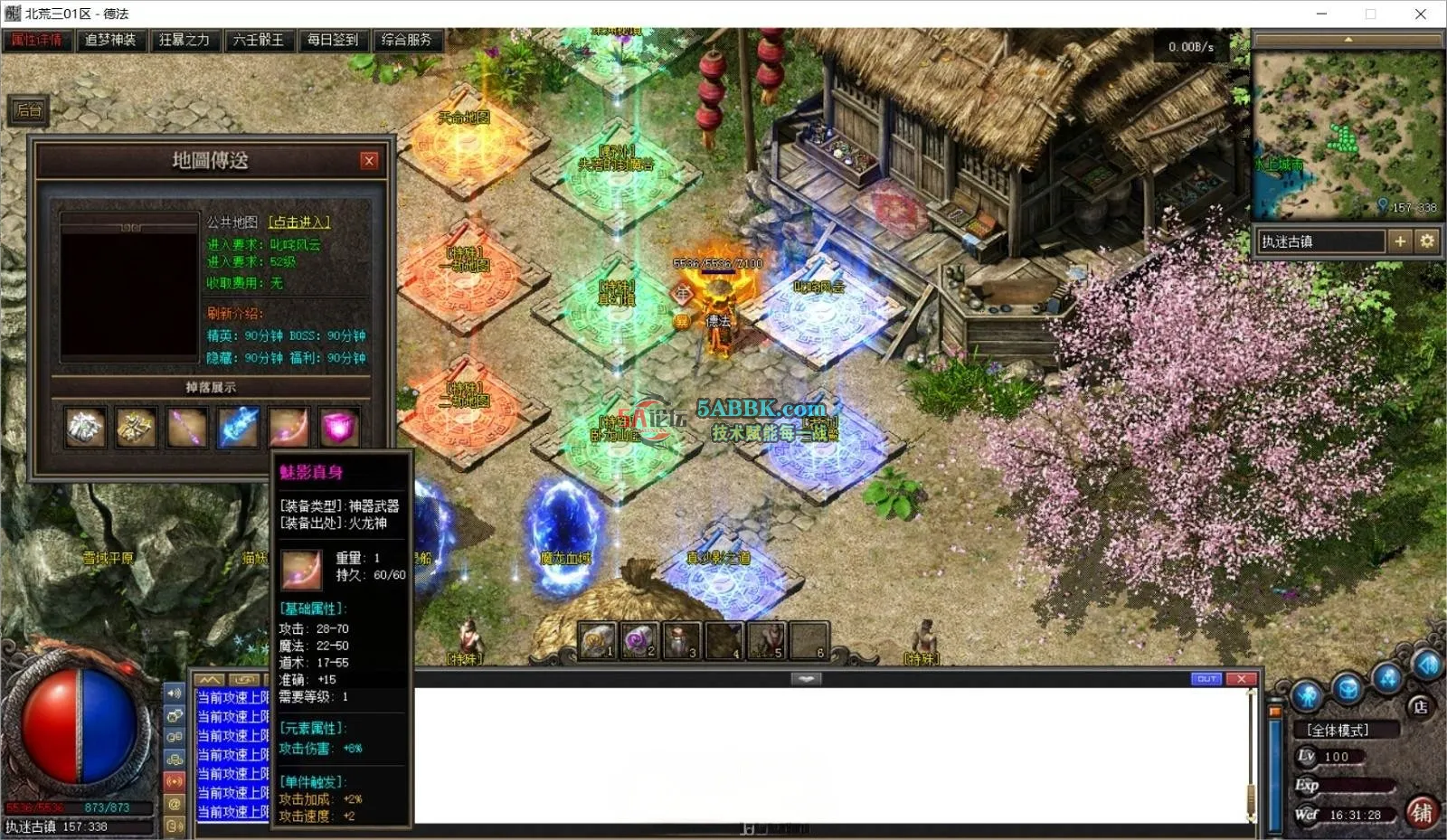Click the 后台 button on the left edge

coord(29,110)
